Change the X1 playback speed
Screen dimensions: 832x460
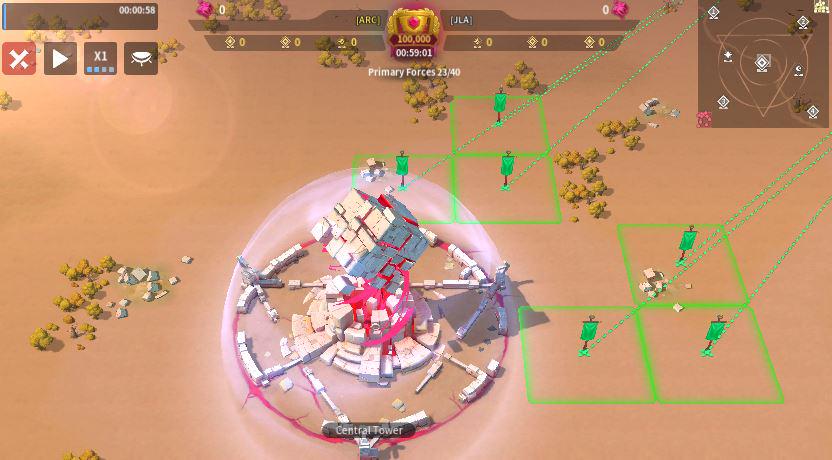[x=100, y=58]
